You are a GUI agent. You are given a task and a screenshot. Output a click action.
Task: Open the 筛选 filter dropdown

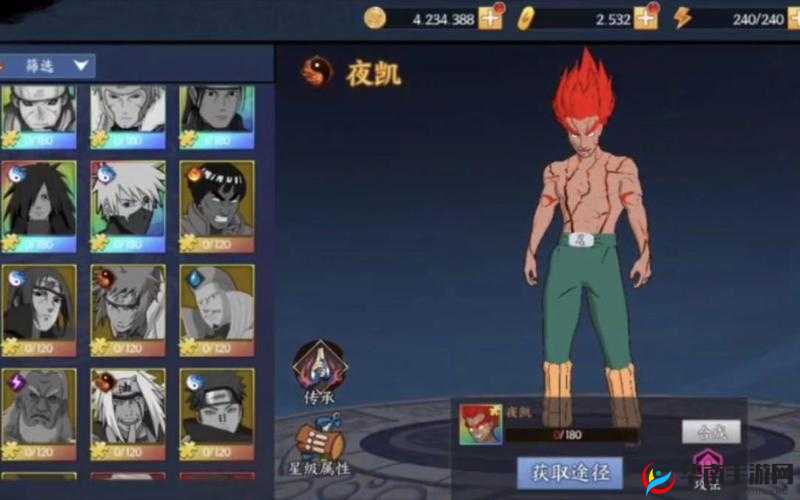pos(48,66)
